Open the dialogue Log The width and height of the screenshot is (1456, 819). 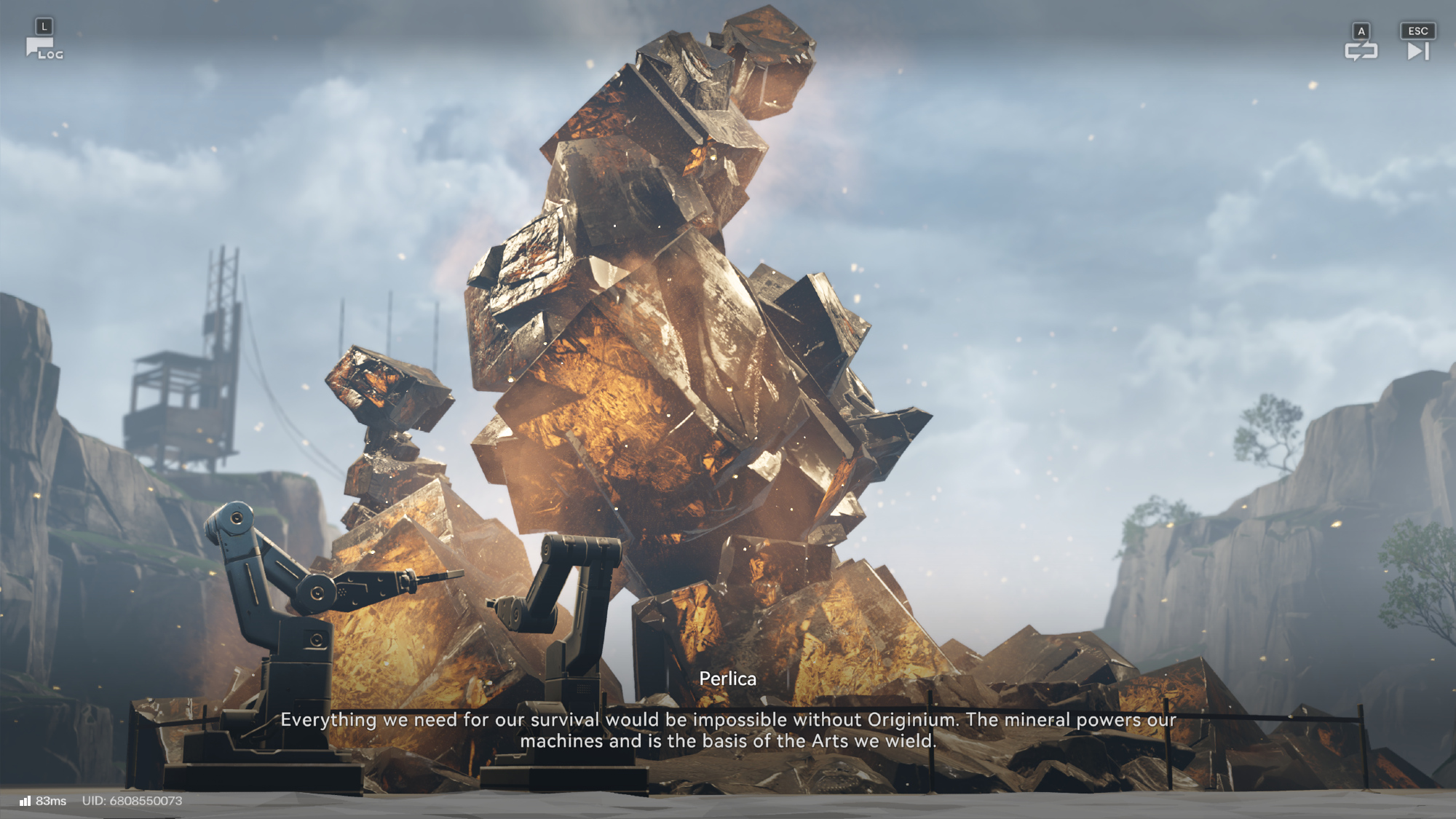click(44, 49)
